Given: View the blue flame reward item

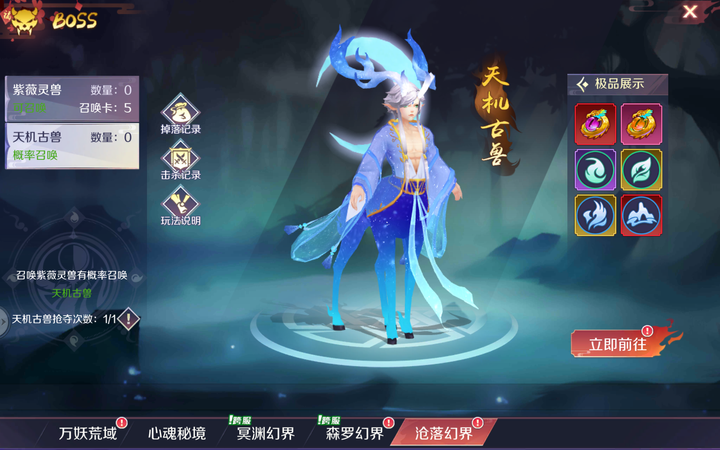Looking at the screenshot, I should [595, 215].
